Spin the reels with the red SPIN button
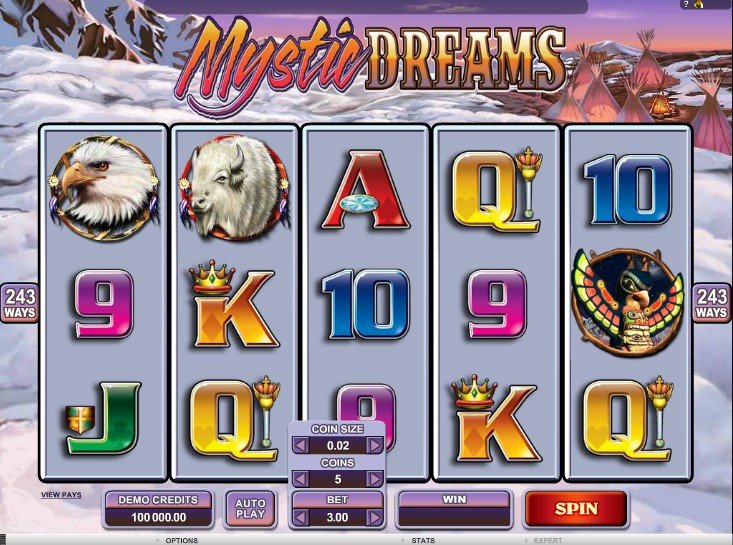Screen dimensions: 733x545 point(576,508)
